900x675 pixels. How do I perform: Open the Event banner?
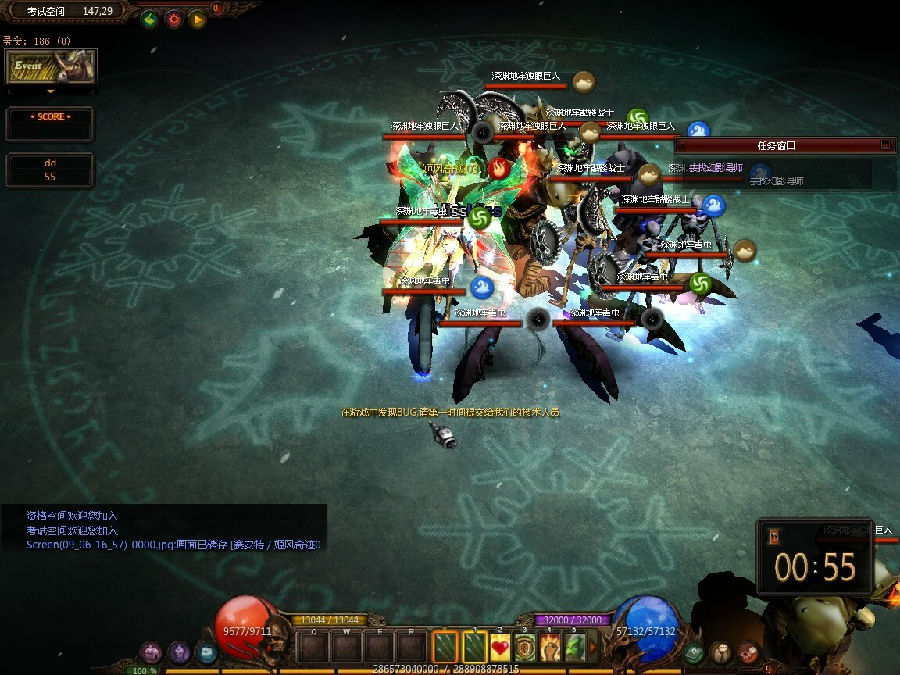pyautogui.click(x=51, y=67)
